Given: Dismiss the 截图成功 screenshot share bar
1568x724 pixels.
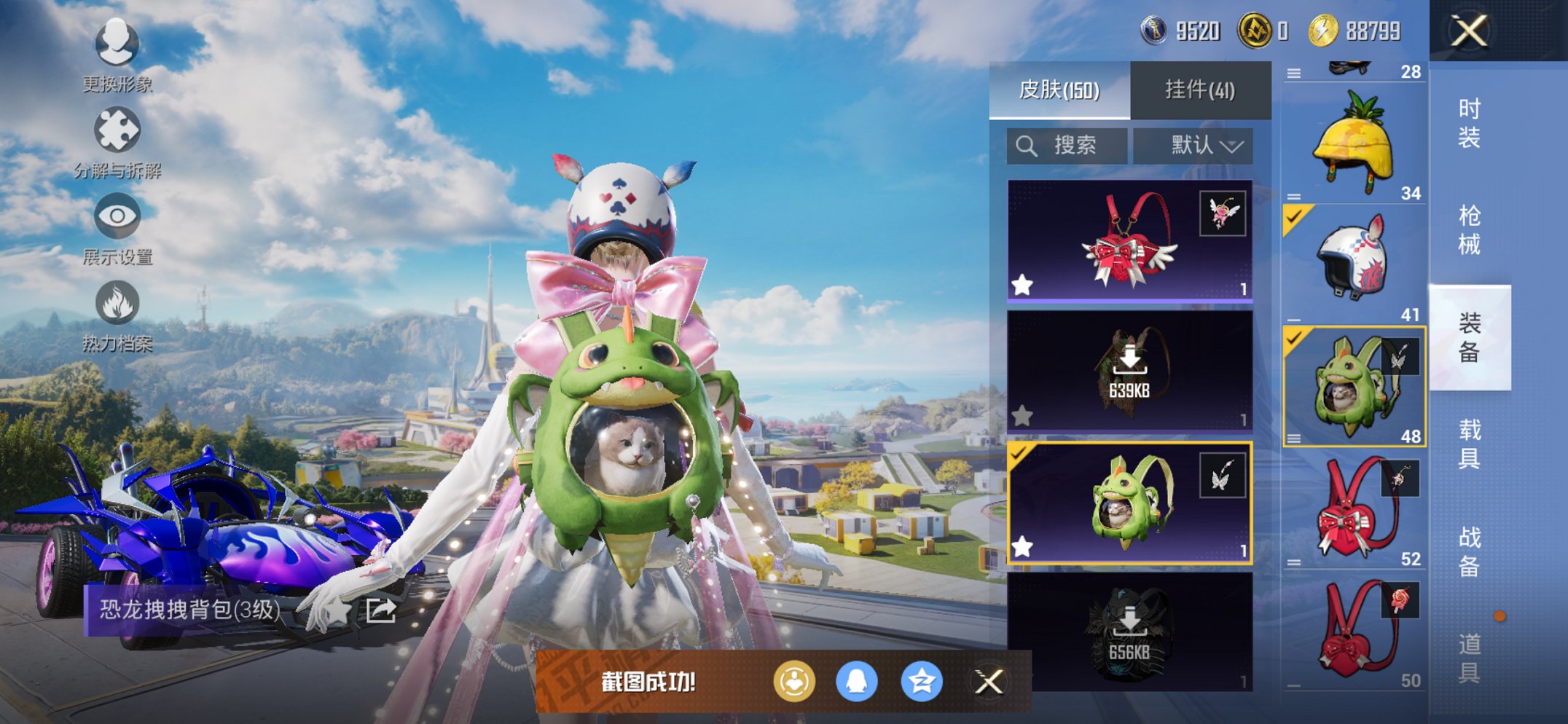Looking at the screenshot, I should (989, 682).
